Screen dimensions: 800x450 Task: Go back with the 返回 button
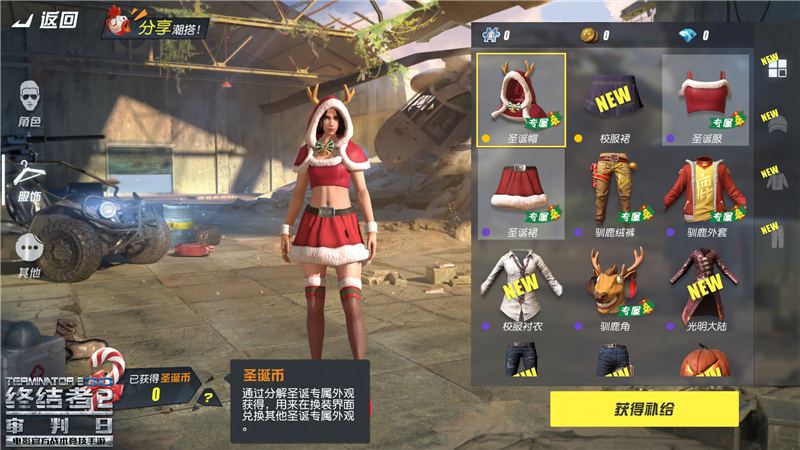[47, 20]
